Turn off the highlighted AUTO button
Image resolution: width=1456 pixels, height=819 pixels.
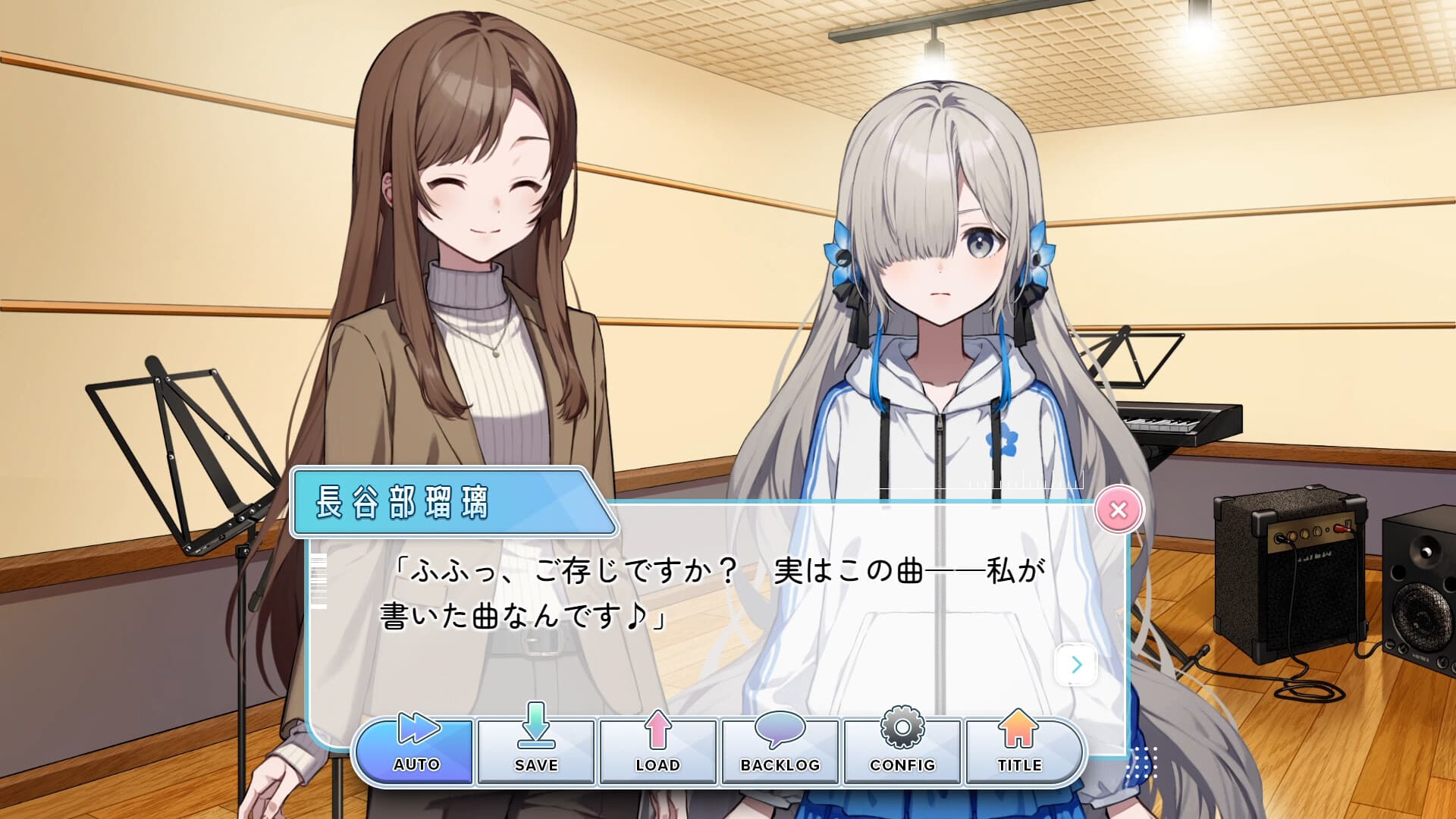coord(413,751)
